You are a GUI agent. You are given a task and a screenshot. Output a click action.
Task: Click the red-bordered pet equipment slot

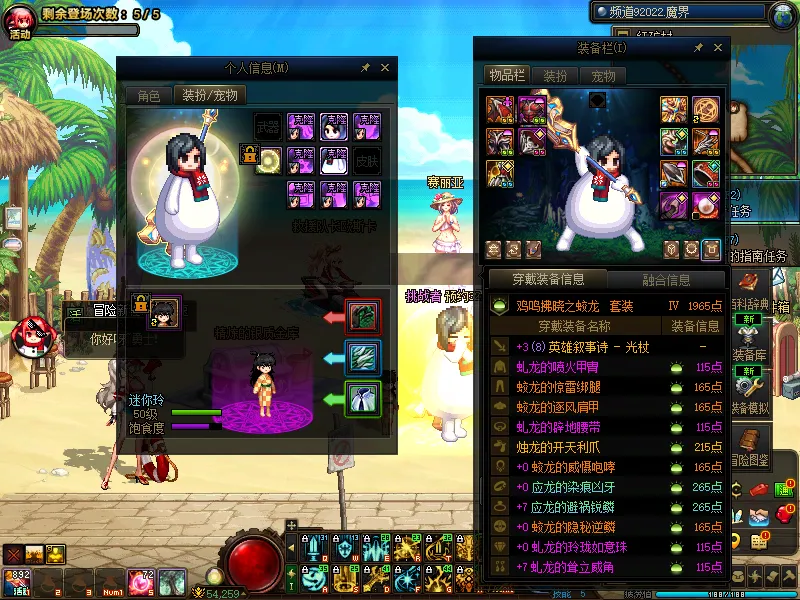pyautogui.click(x=362, y=316)
